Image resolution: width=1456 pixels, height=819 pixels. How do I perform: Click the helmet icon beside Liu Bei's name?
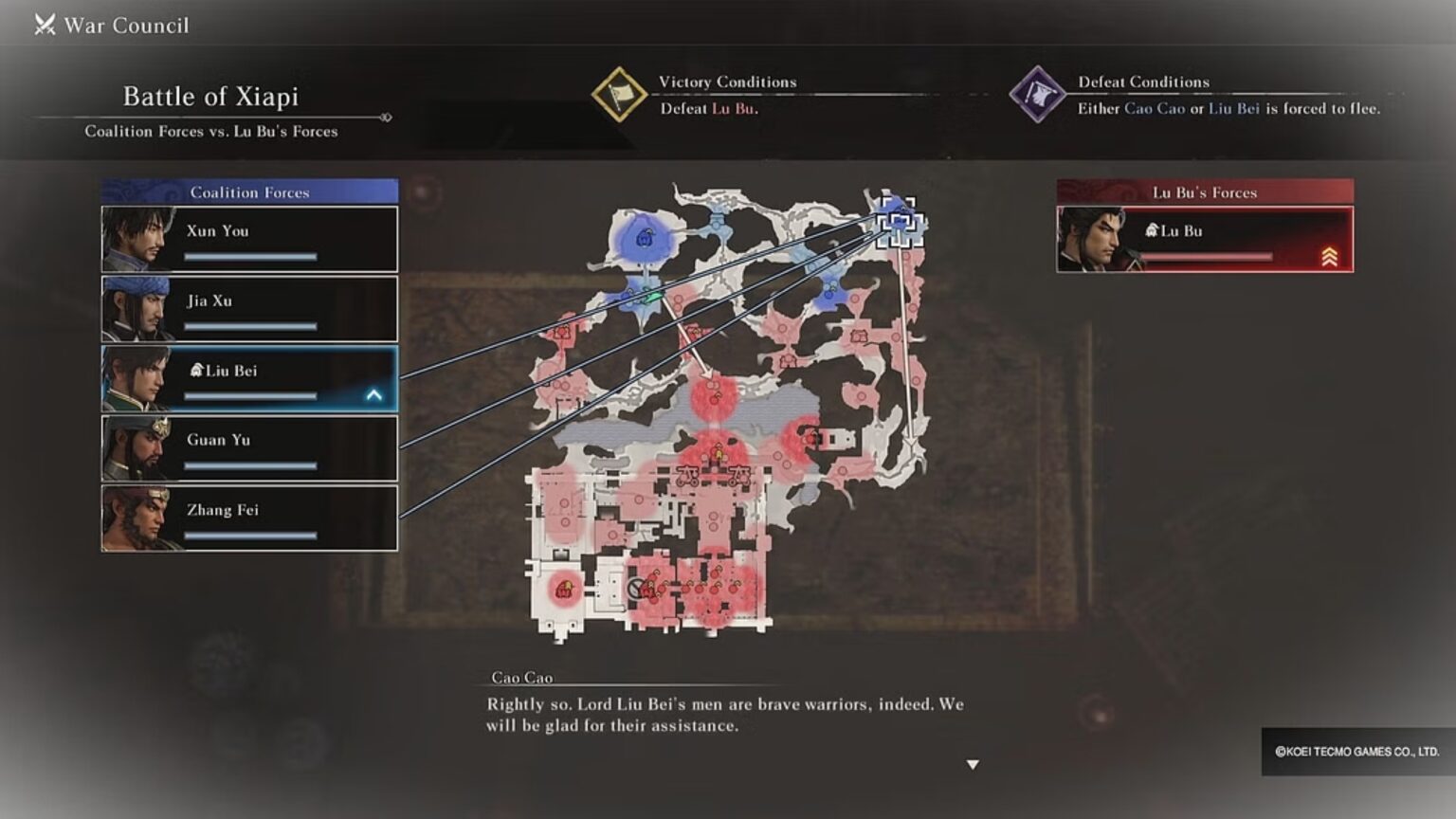(x=199, y=372)
